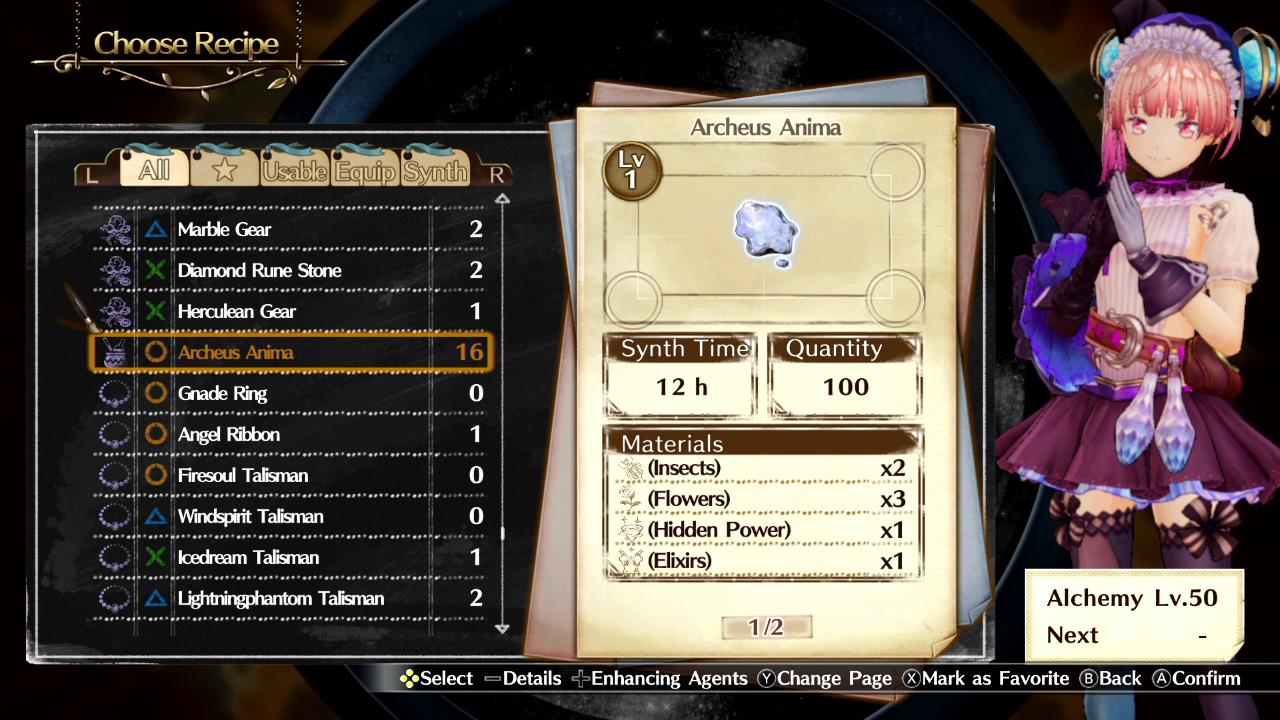Click the flower icon beside Diamond Rune Stone
Viewport: 1280px width, 720px height.
point(118,270)
